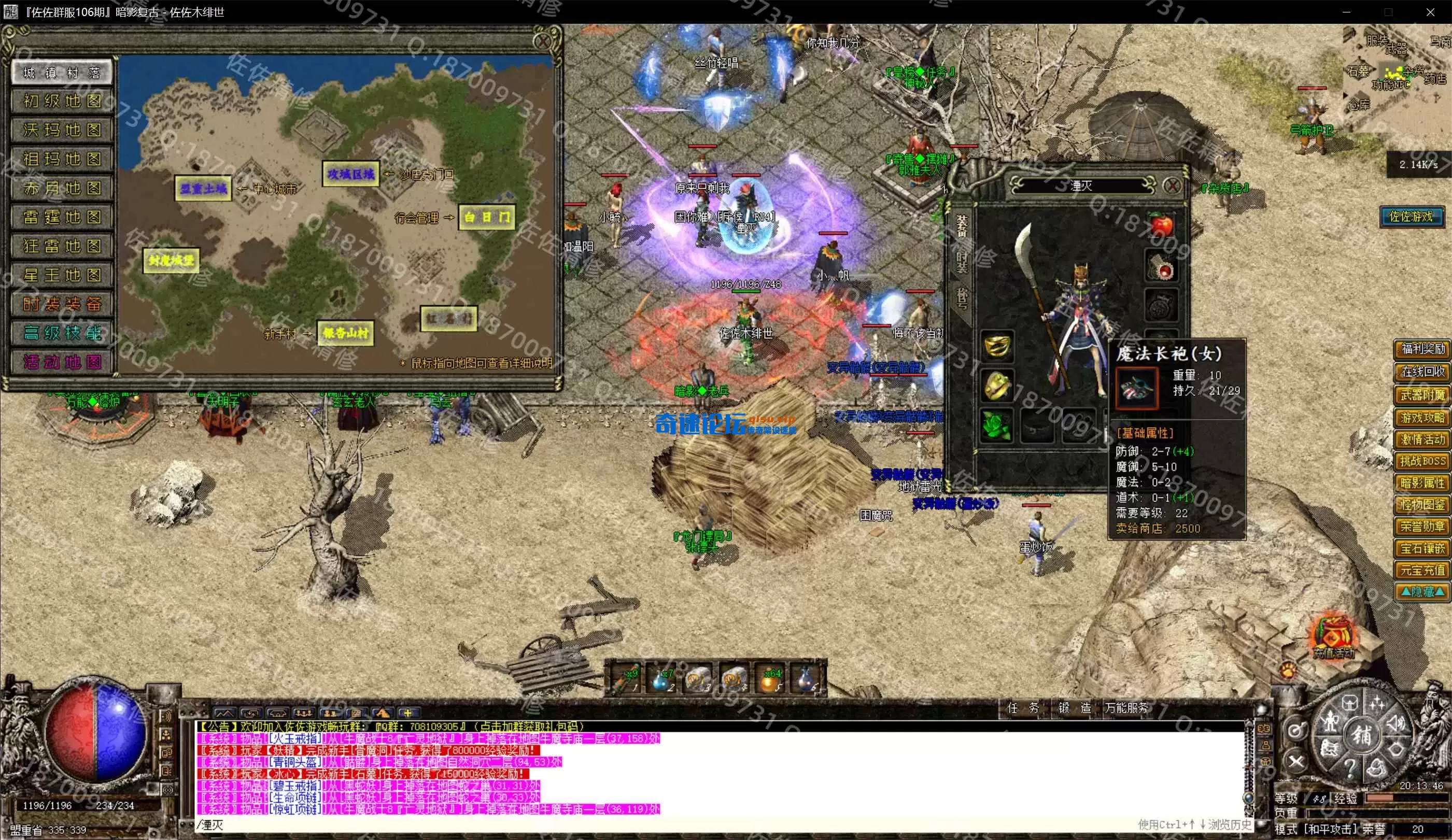Open the 福利奖励 rewards panel
Screen dimensions: 1452x840
[1421, 349]
